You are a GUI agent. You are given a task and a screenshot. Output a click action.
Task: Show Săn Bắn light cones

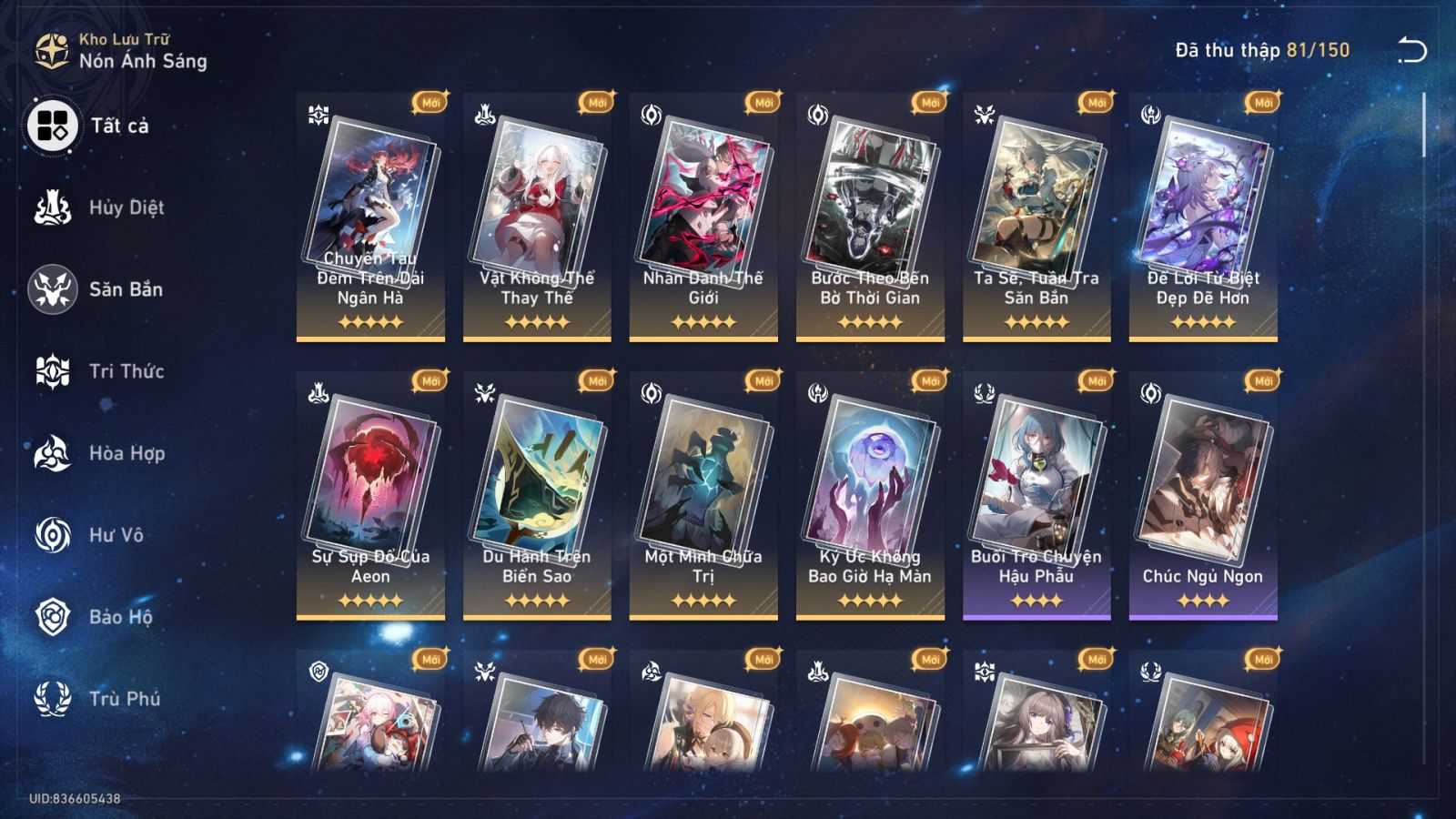[x=98, y=289]
